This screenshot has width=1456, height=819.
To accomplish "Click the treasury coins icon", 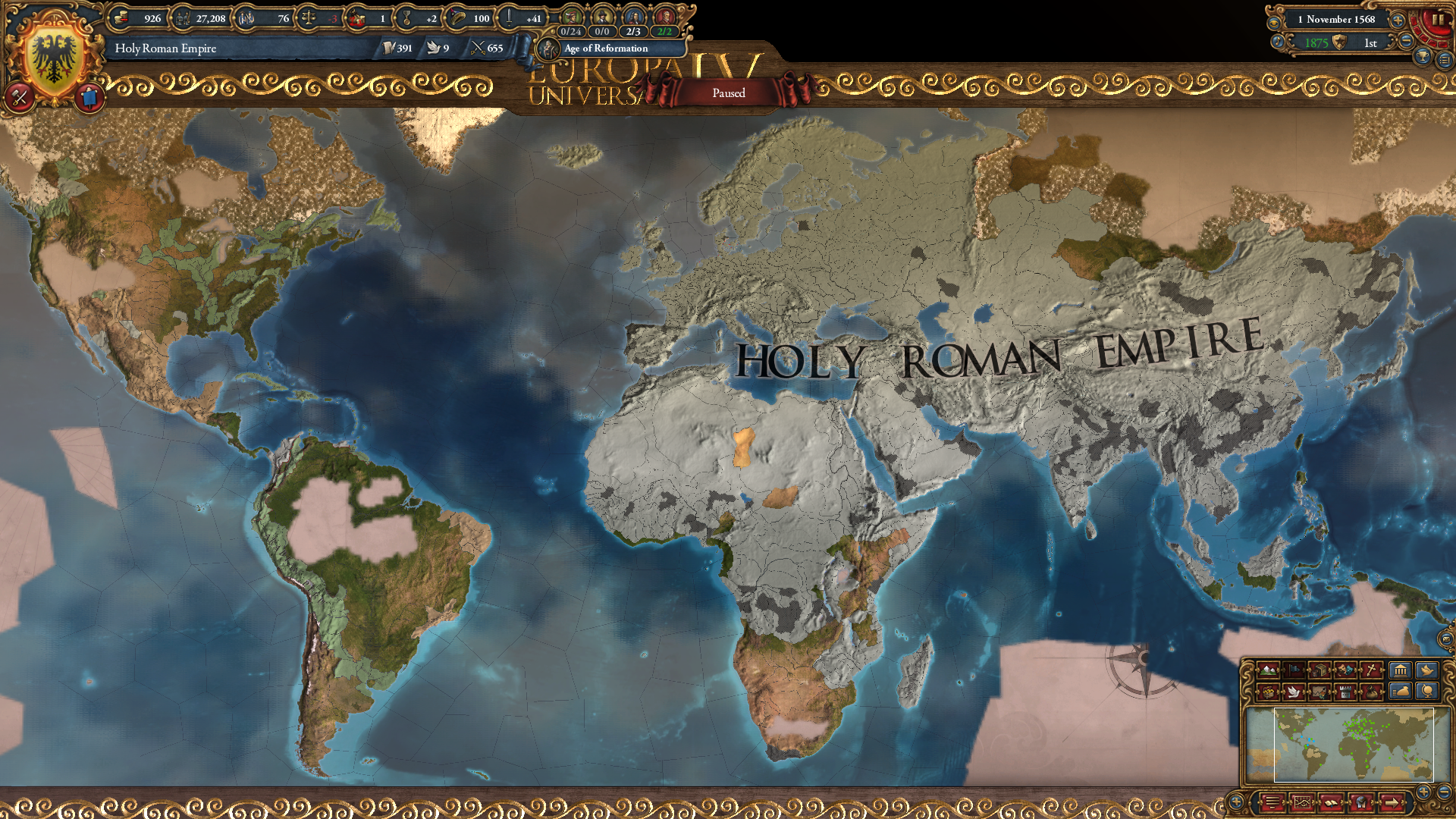I will pyautogui.click(x=121, y=18).
